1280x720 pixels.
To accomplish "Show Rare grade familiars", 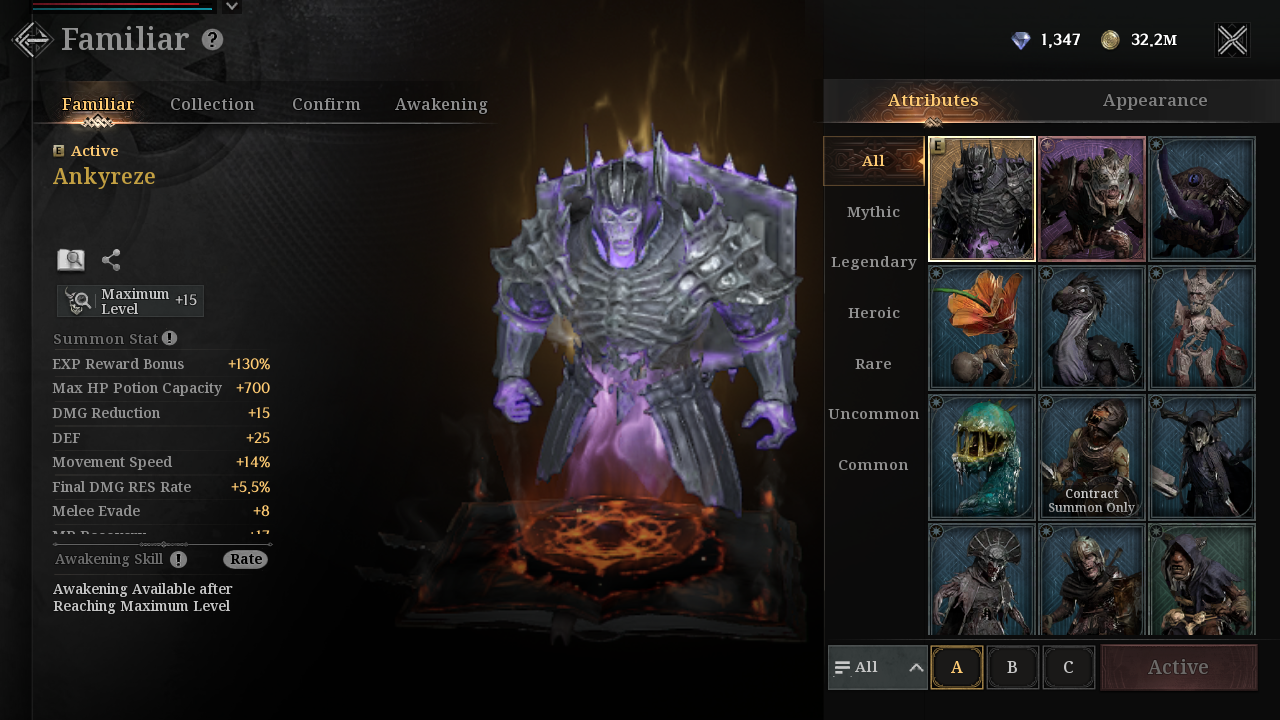I will coord(873,364).
